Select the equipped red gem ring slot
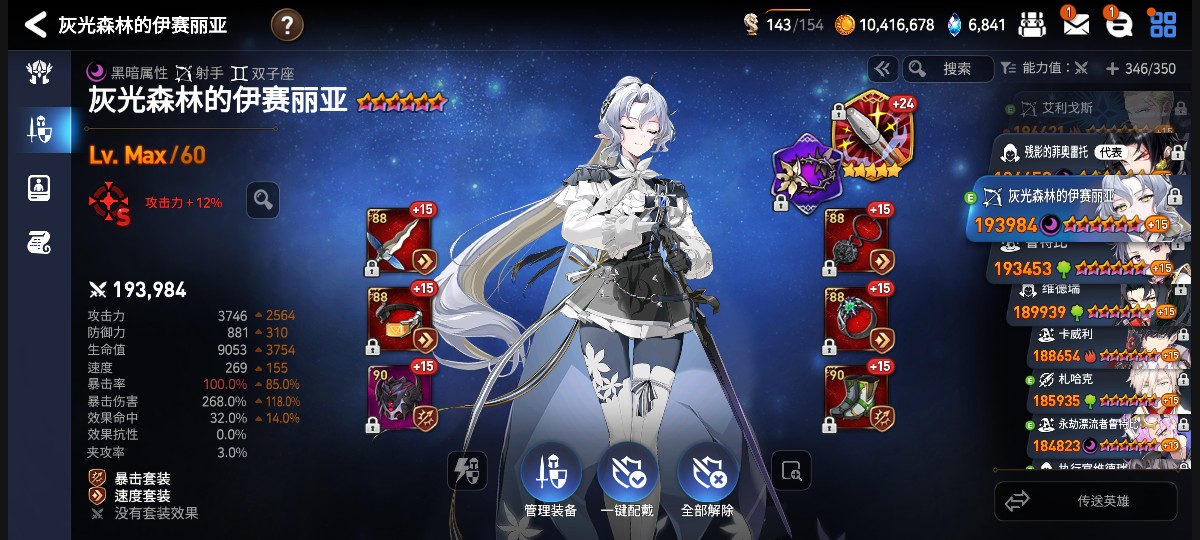 (x=857, y=318)
